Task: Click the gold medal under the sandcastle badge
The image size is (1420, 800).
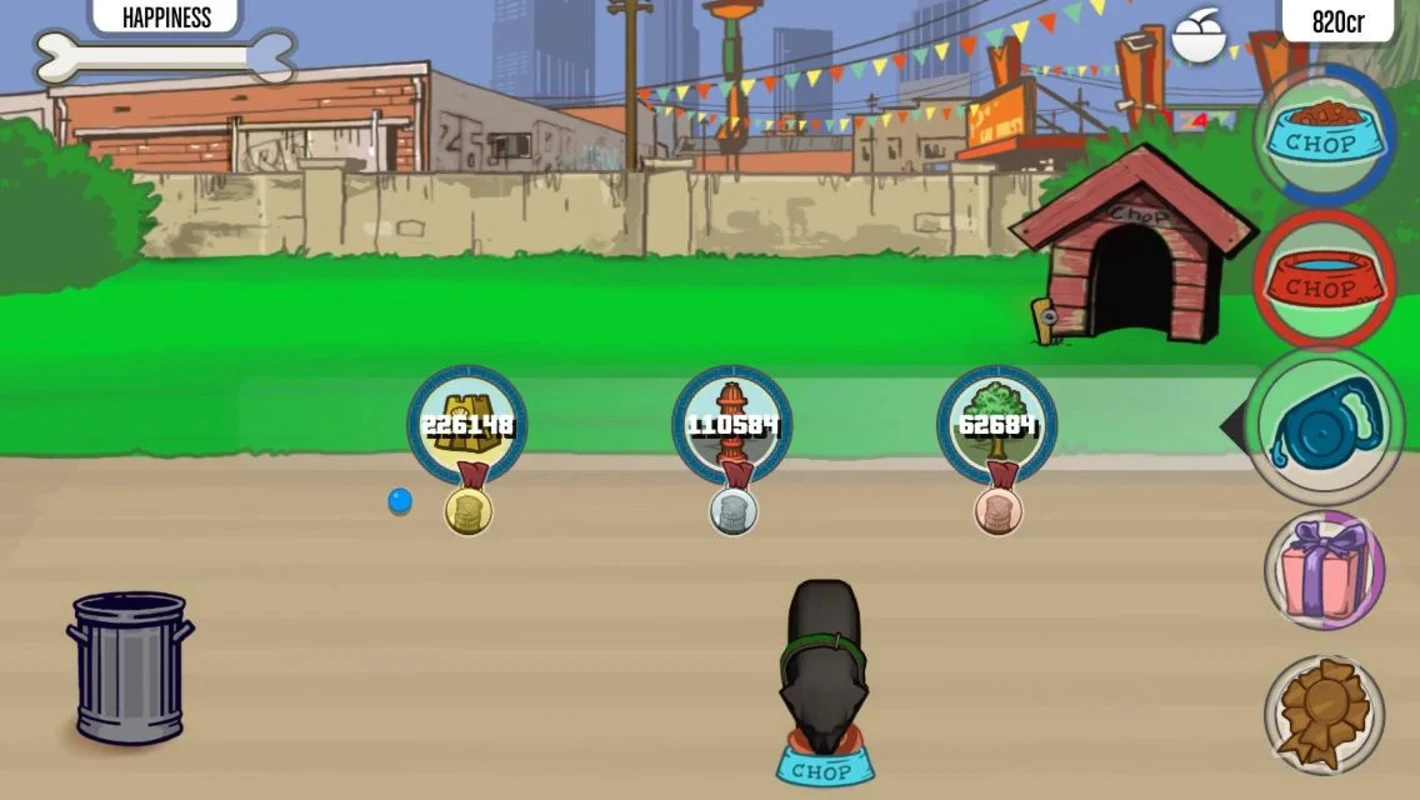Action: [x=466, y=513]
